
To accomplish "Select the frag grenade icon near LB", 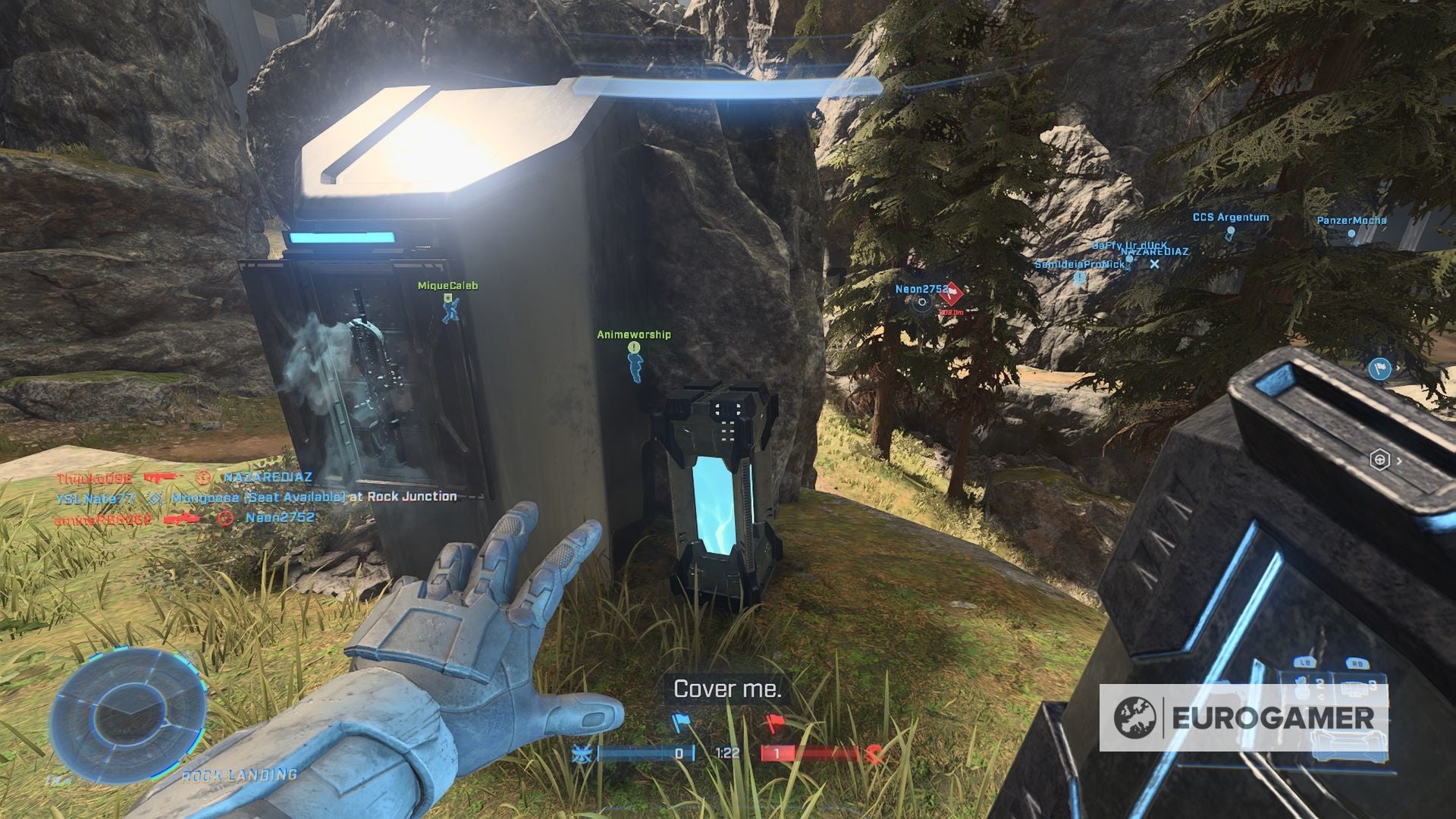I will pyautogui.click(x=1301, y=690).
